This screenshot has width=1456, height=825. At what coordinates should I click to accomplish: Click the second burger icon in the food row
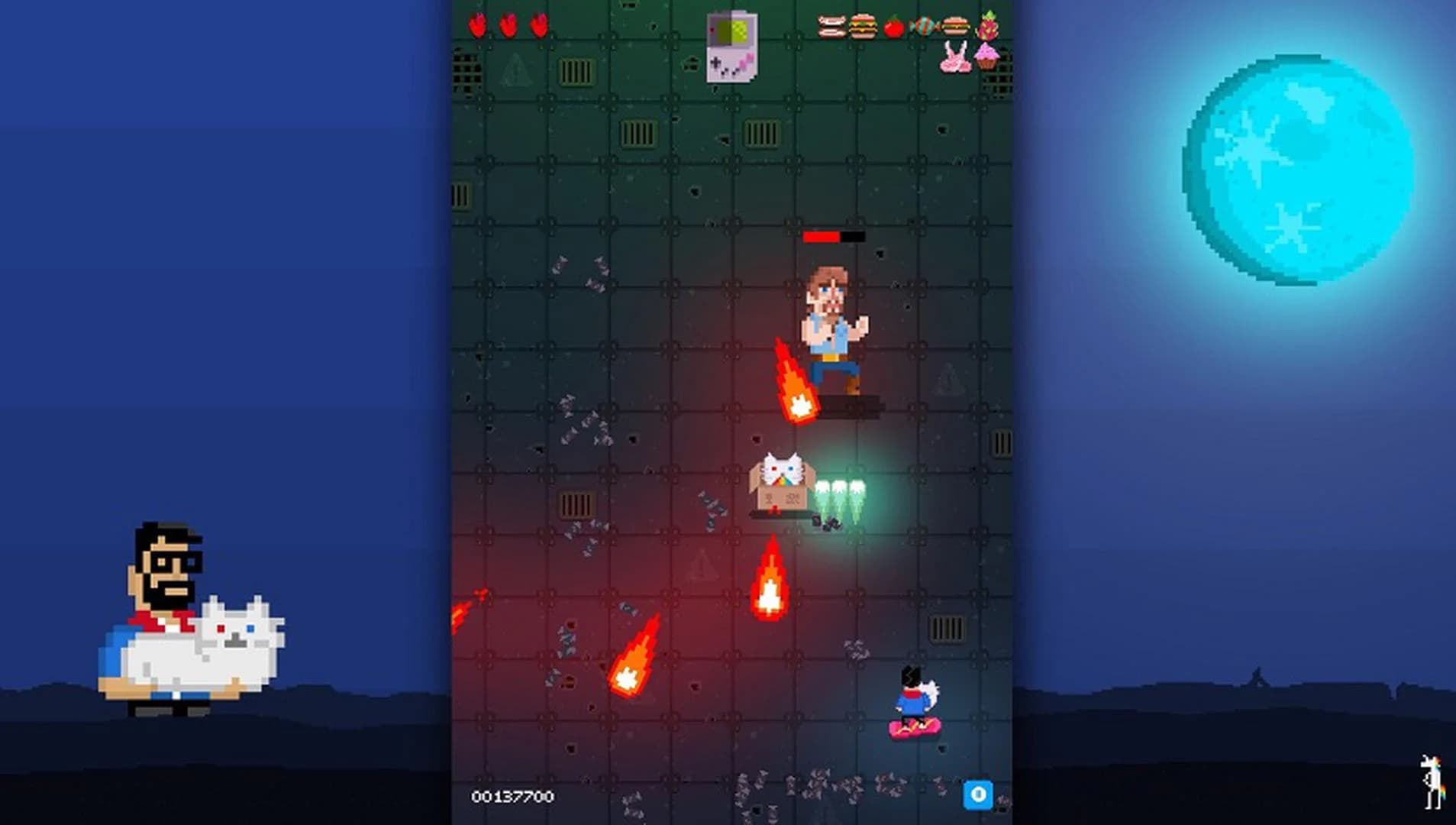(x=954, y=25)
